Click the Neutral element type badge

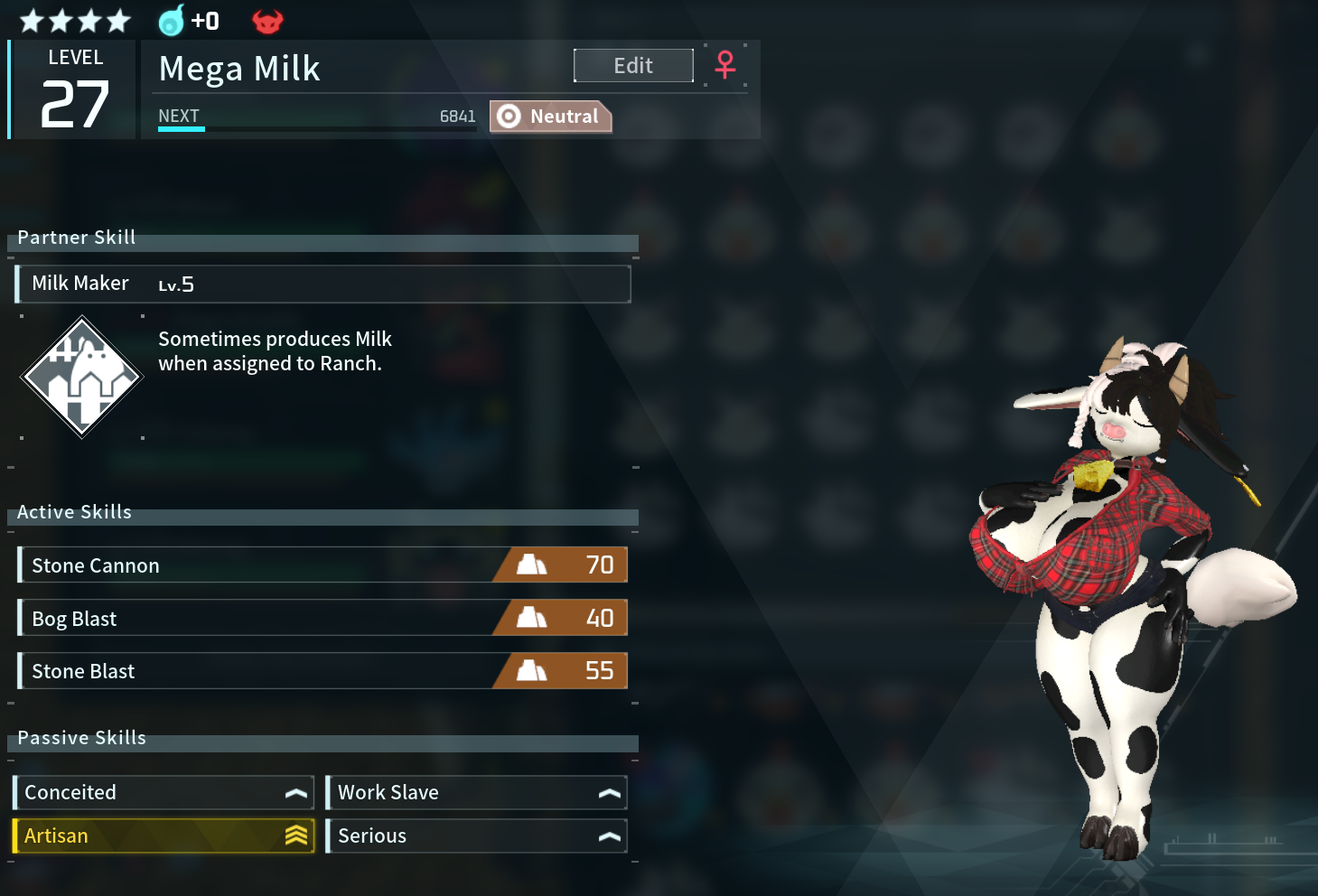click(x=551, y=117)
